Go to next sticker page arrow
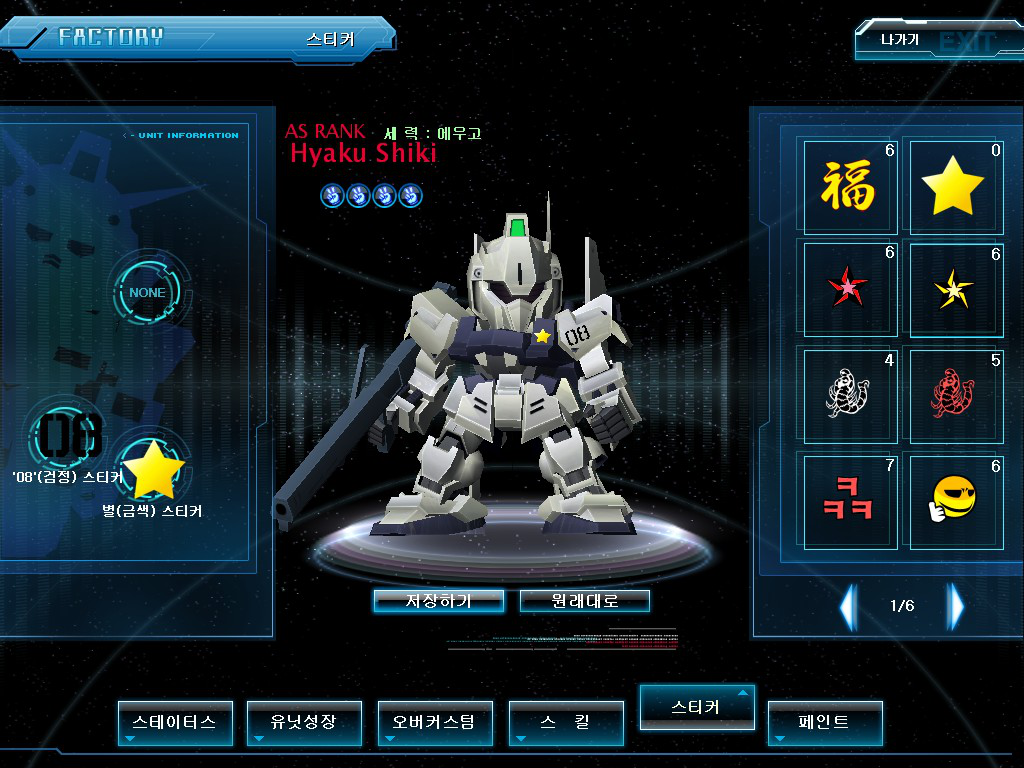Screen dimensions: 1024x768 tap(956, 605)
